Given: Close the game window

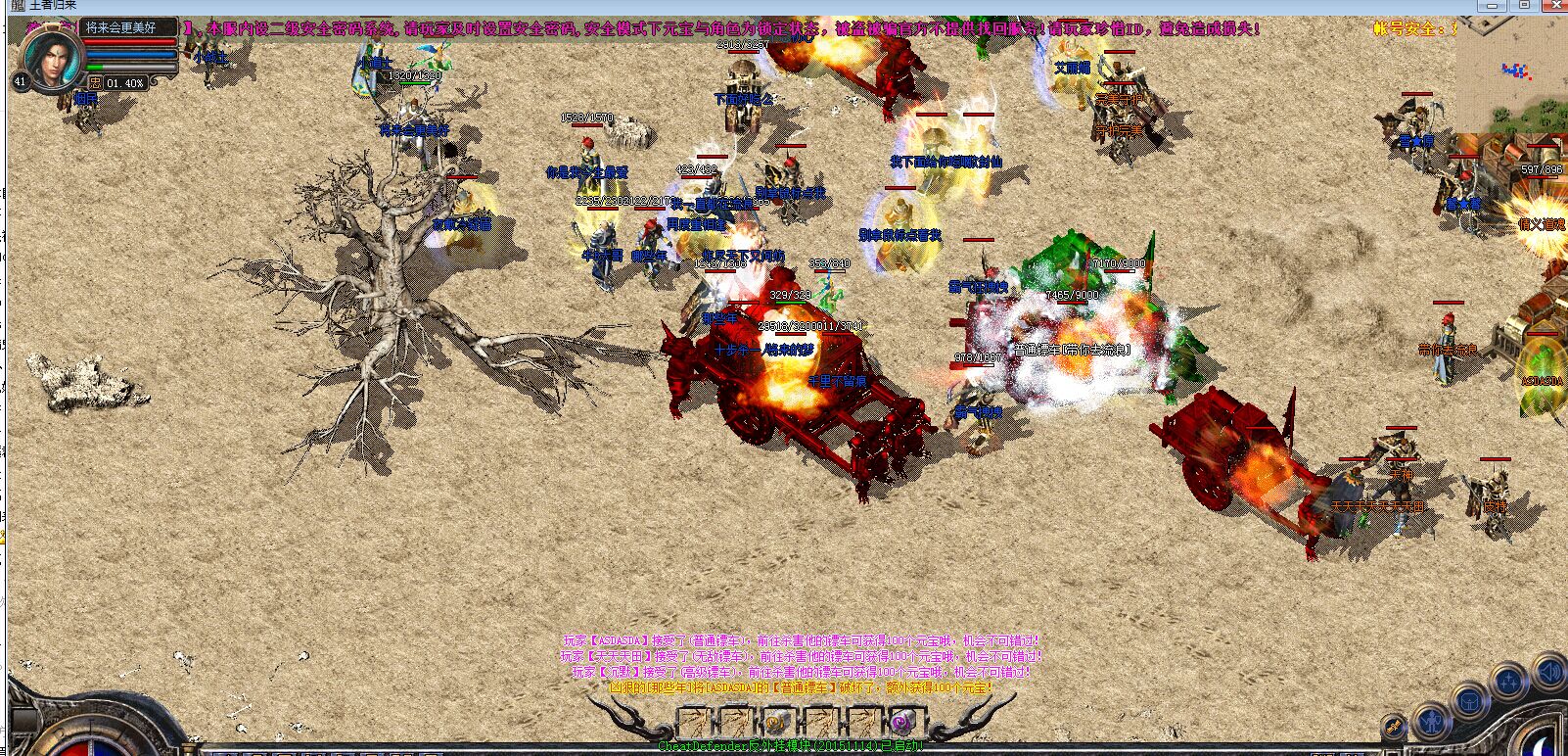Looking at the screenshot, I should [1554, 6].
